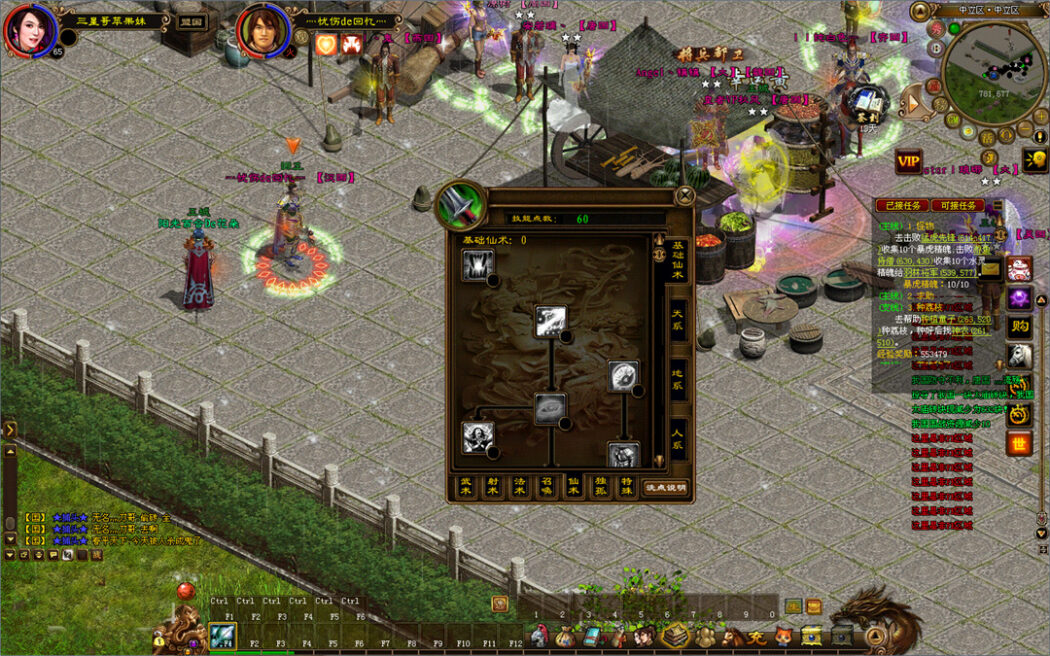Switch to the 人系 skill tab
1050x656 pixels.
pyautogui.click(x=677, y=436)
